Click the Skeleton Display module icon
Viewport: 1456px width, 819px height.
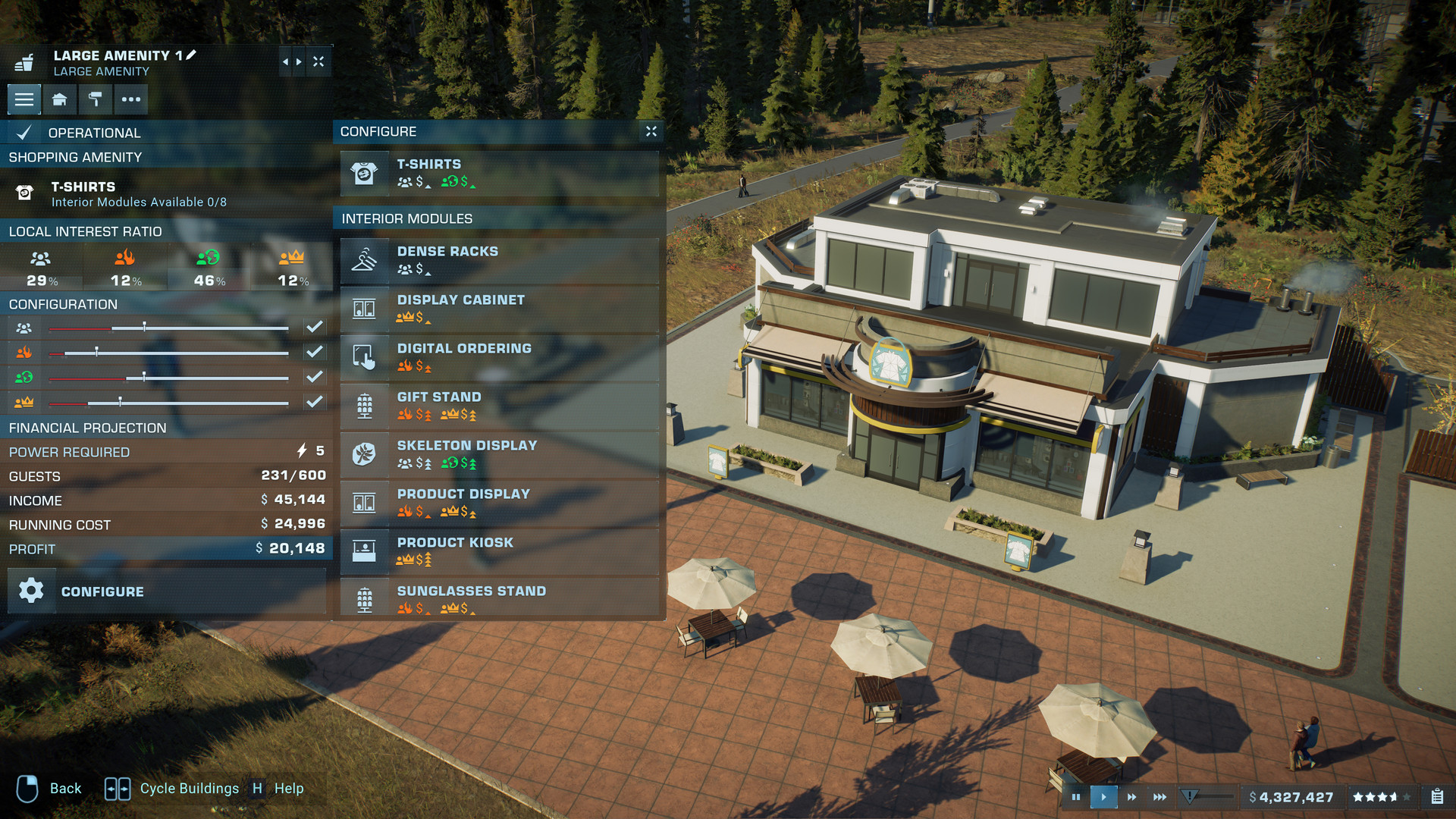click(x=365, y=455)
